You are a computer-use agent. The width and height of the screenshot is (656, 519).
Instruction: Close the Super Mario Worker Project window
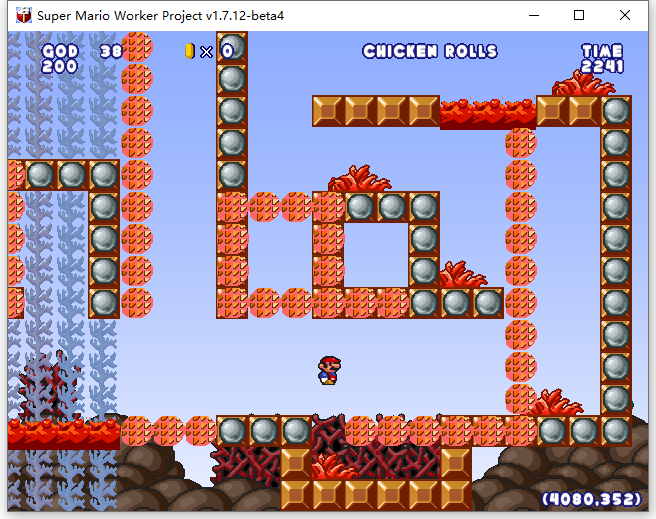625,15
